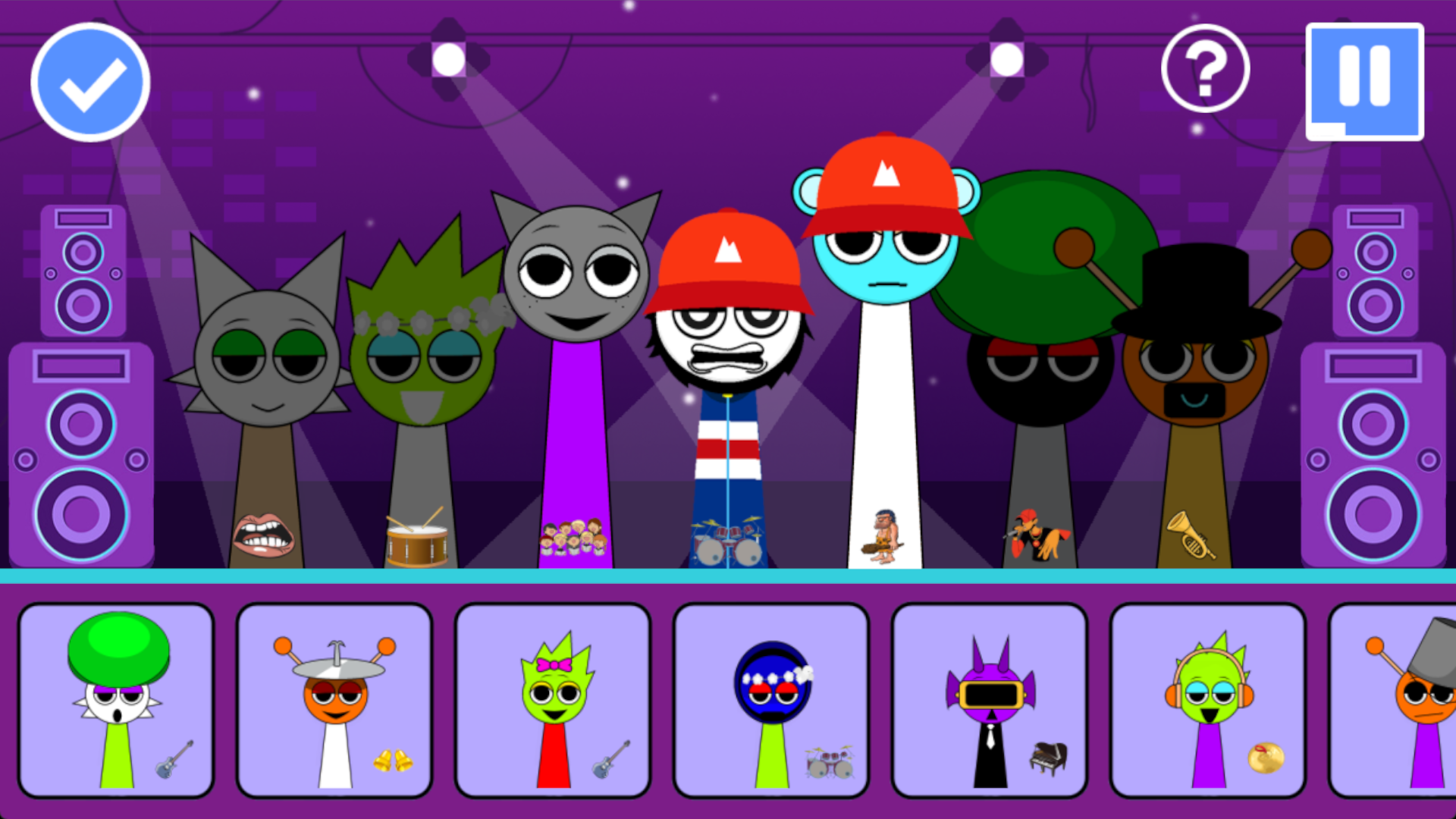1456x819 pixels.
Task: Choose the green character wearing headphones
Action: click(1208, 698)
